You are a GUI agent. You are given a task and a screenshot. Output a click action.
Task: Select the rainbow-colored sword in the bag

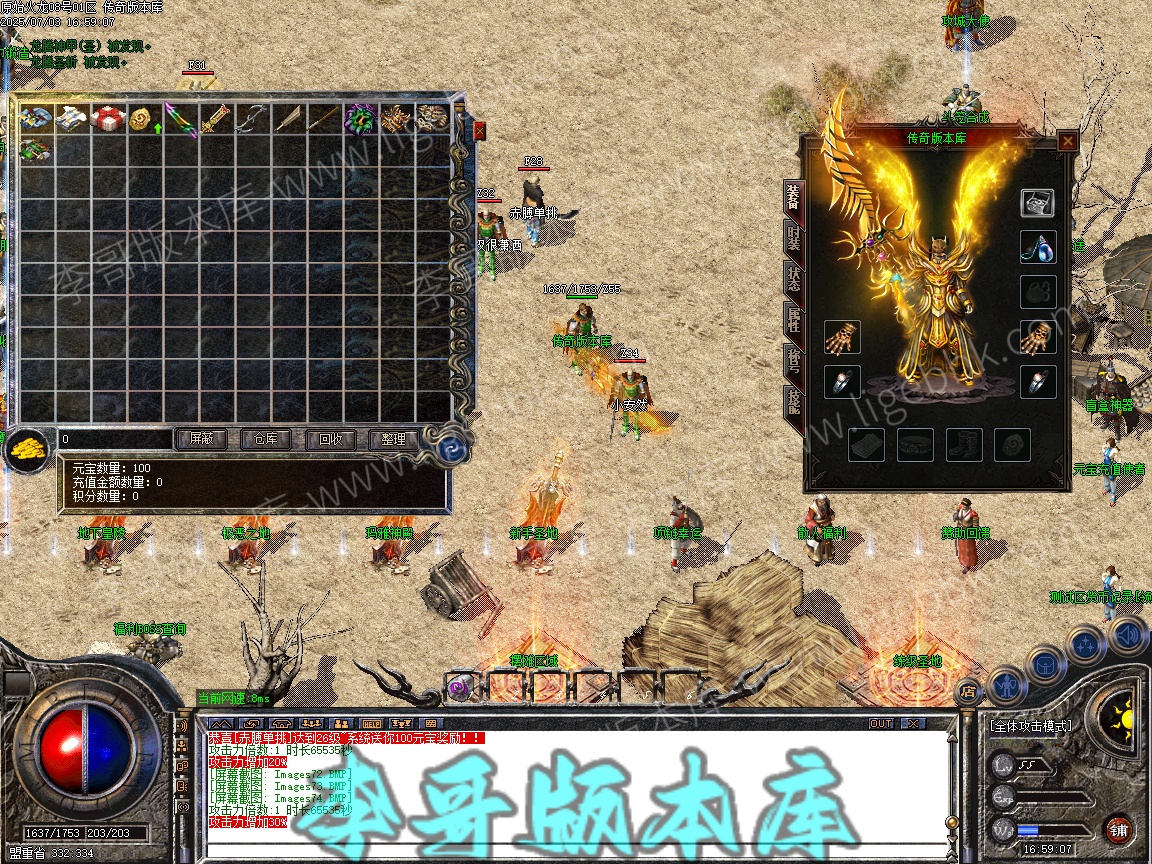point(179,119)
